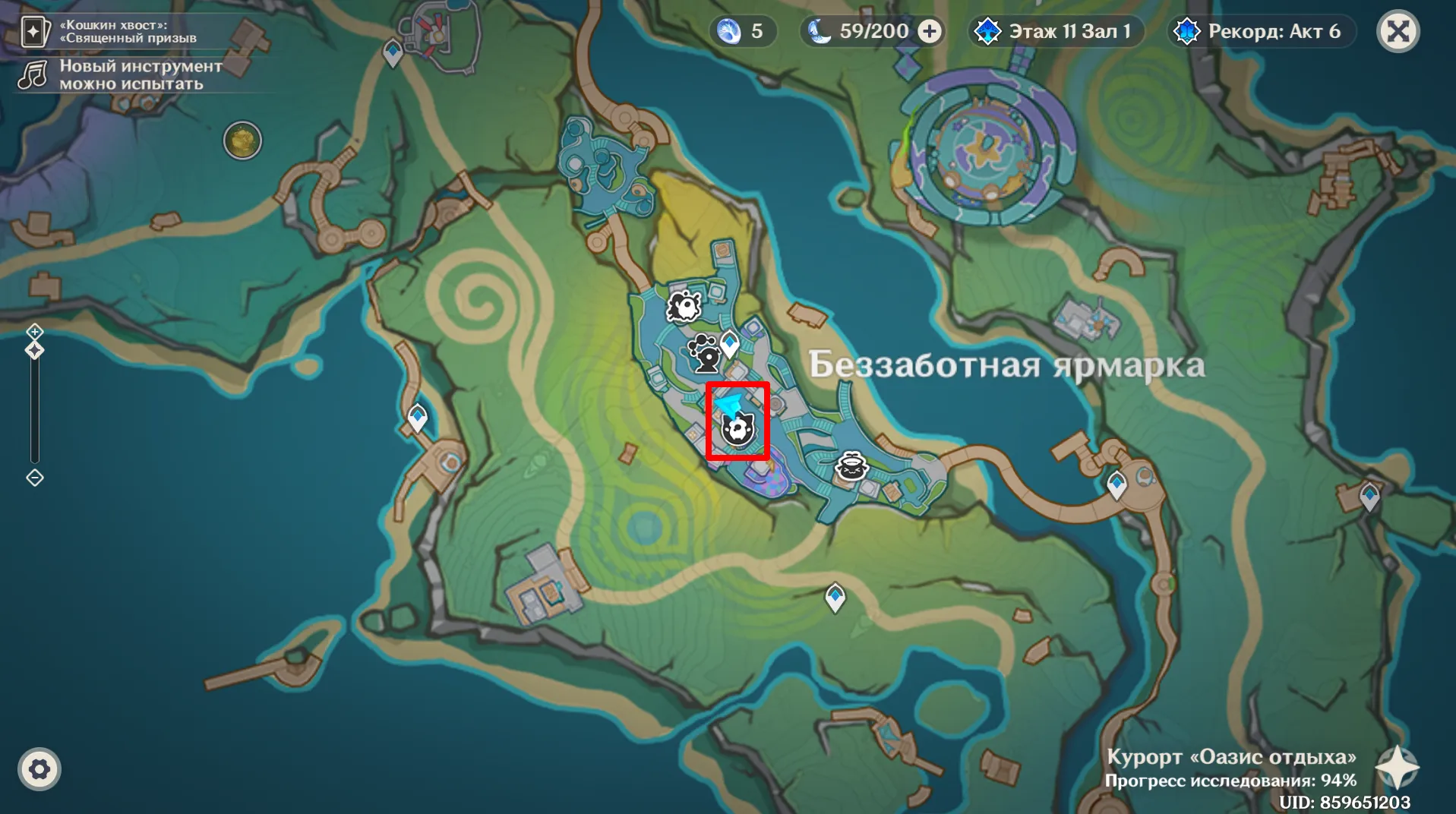
Task: Toggle the blue waypoint on the western pier
Action: 415,417
